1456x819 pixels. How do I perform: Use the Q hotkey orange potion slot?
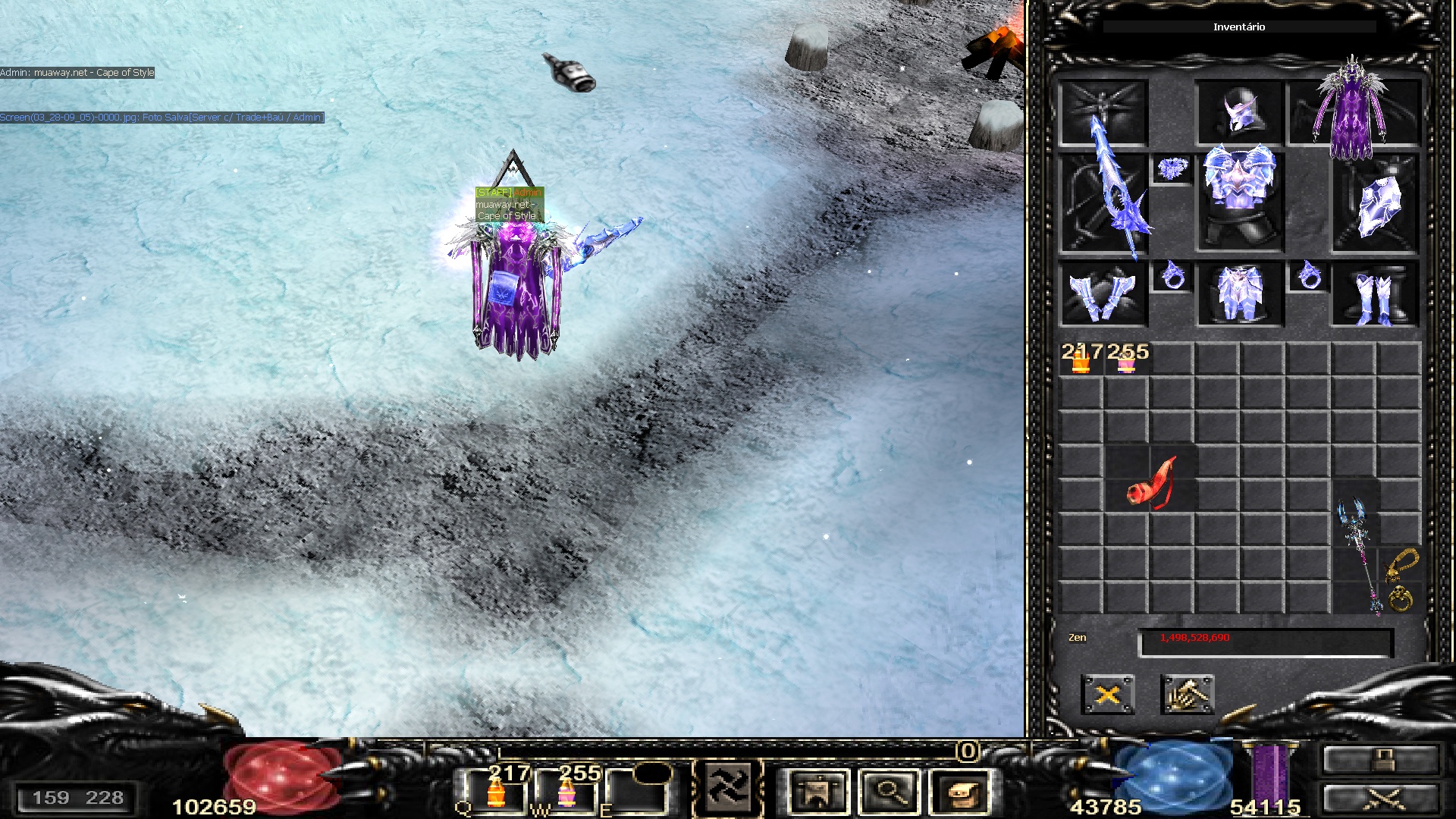click(x=497, y=792)
